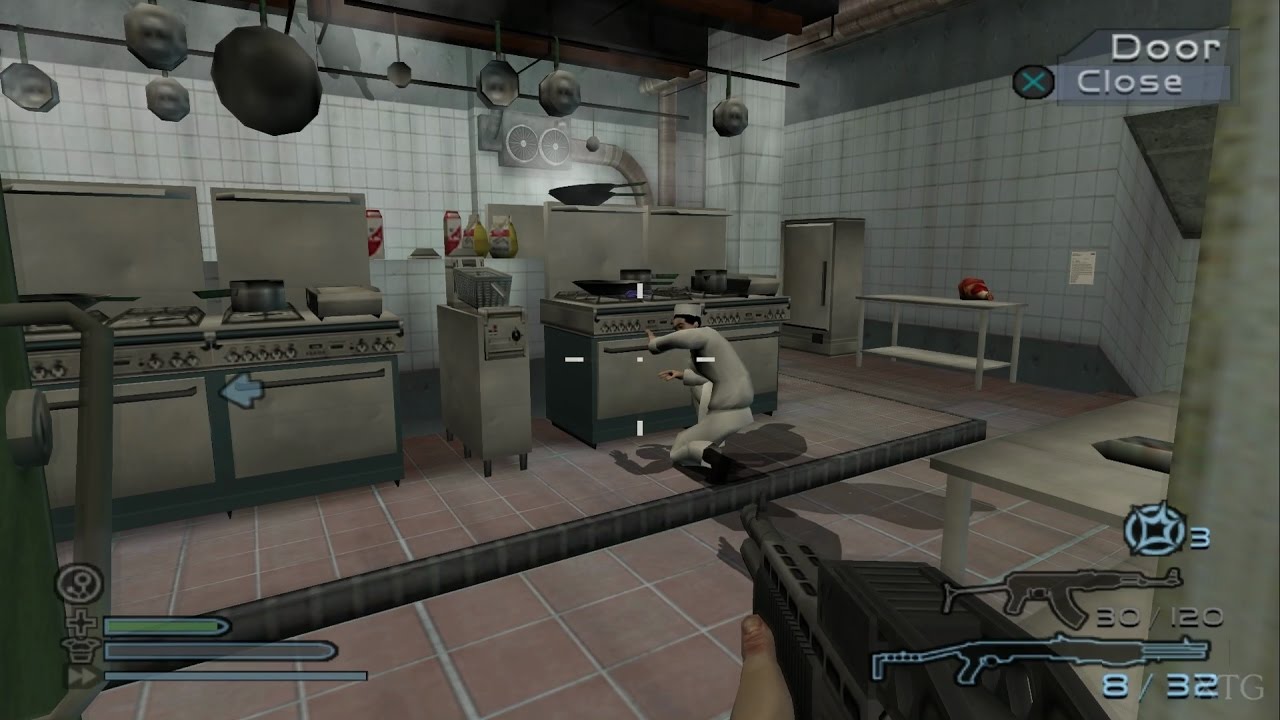Select the AK-47 rifle weapon icon

click(x=1061, y=592)
